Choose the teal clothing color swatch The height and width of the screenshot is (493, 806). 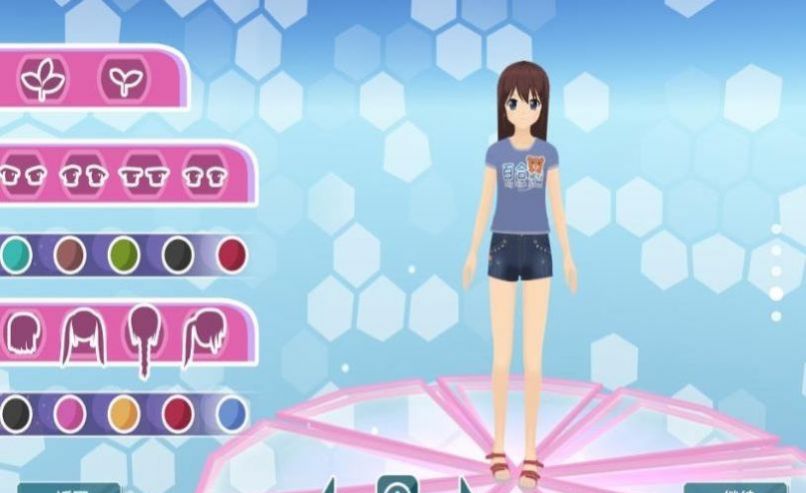point(14,255)
